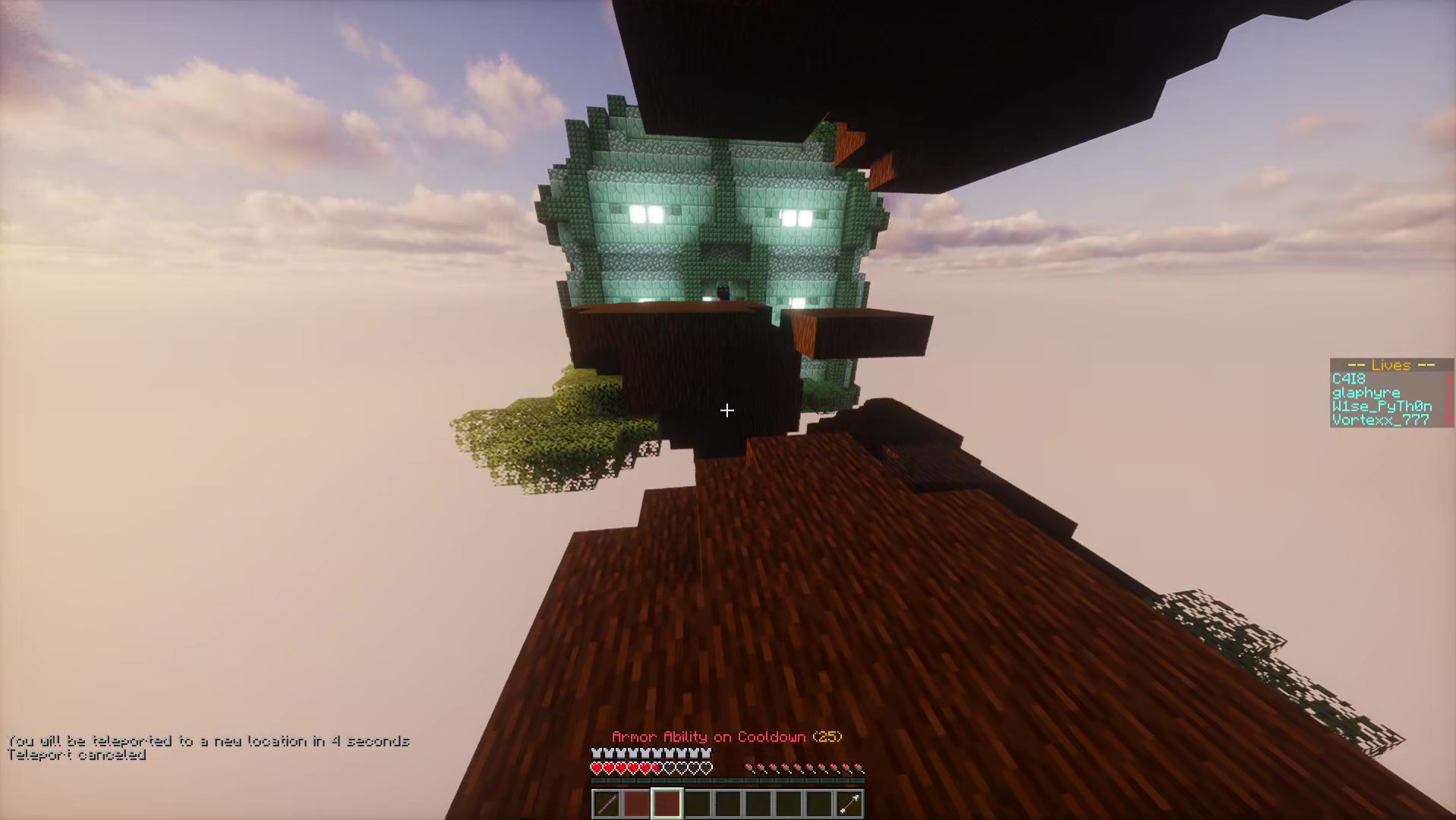Click the crosshair in the screen center
This screenshot has height=820, width=1456.
pos(726,411)
